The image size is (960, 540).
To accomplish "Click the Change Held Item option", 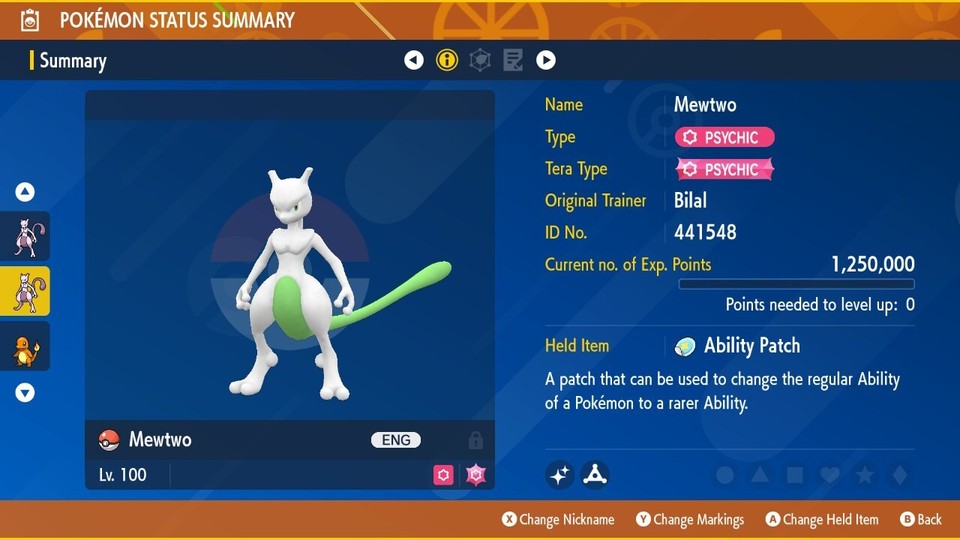I will click(x=822, y=520).
